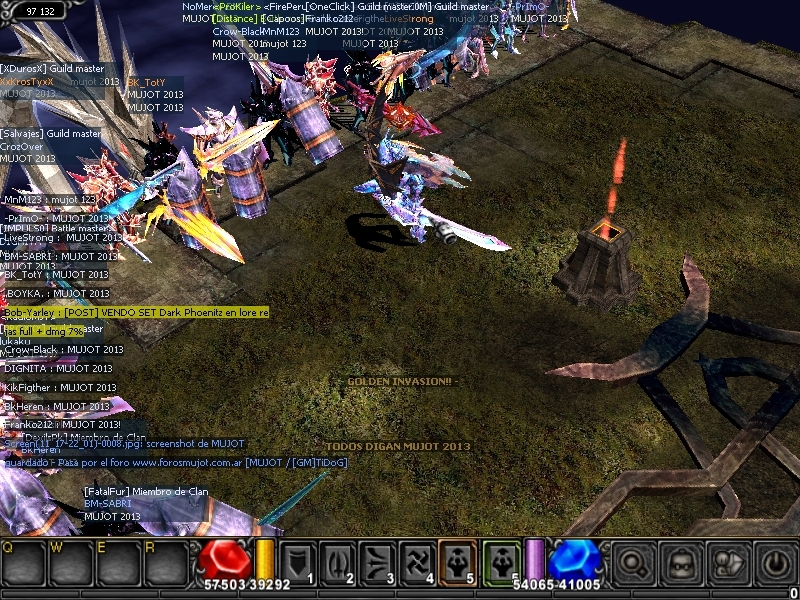
Task: Activate the green-framed buff skill icon
Action: pyautogui.click(x=500, y=562)
